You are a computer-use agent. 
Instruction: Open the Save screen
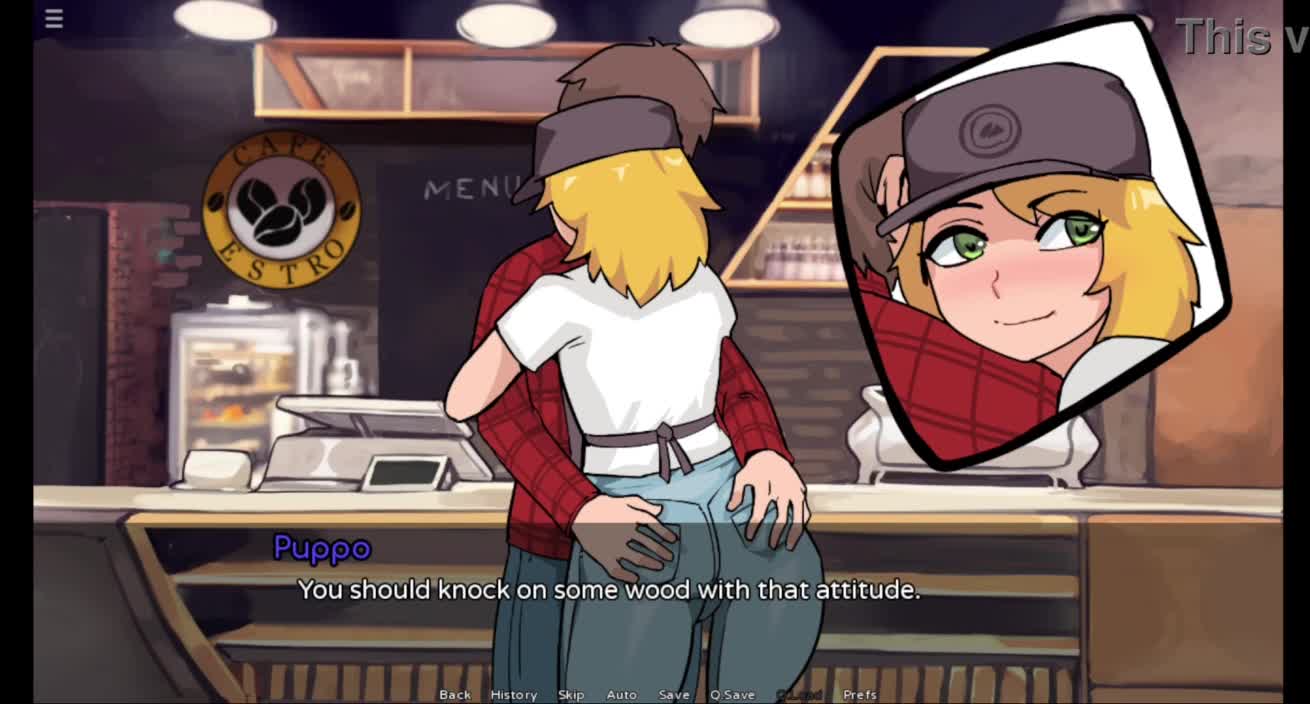674,694
